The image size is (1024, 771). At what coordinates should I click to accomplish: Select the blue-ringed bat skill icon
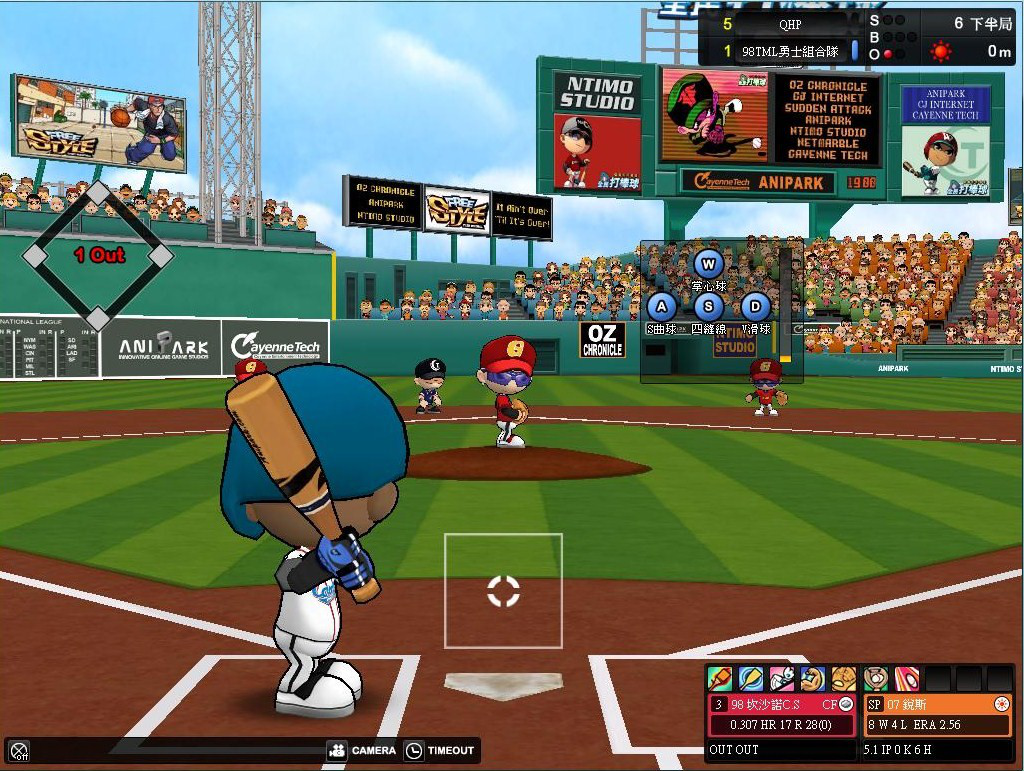[751, 679]
